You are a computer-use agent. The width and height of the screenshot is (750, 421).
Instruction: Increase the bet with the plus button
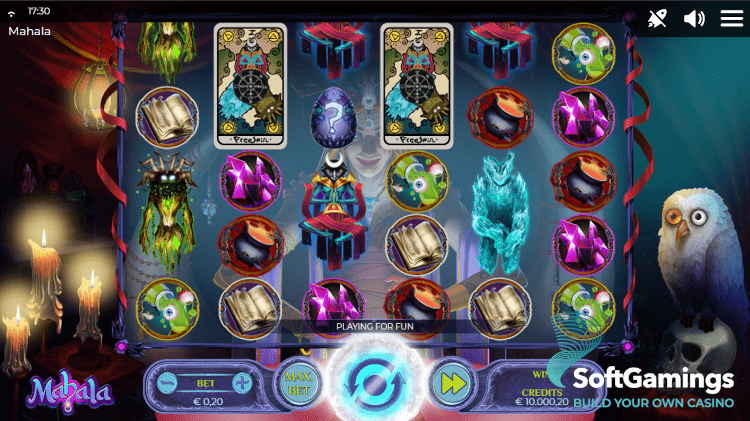pyautogui.click(x=241, y=382)
